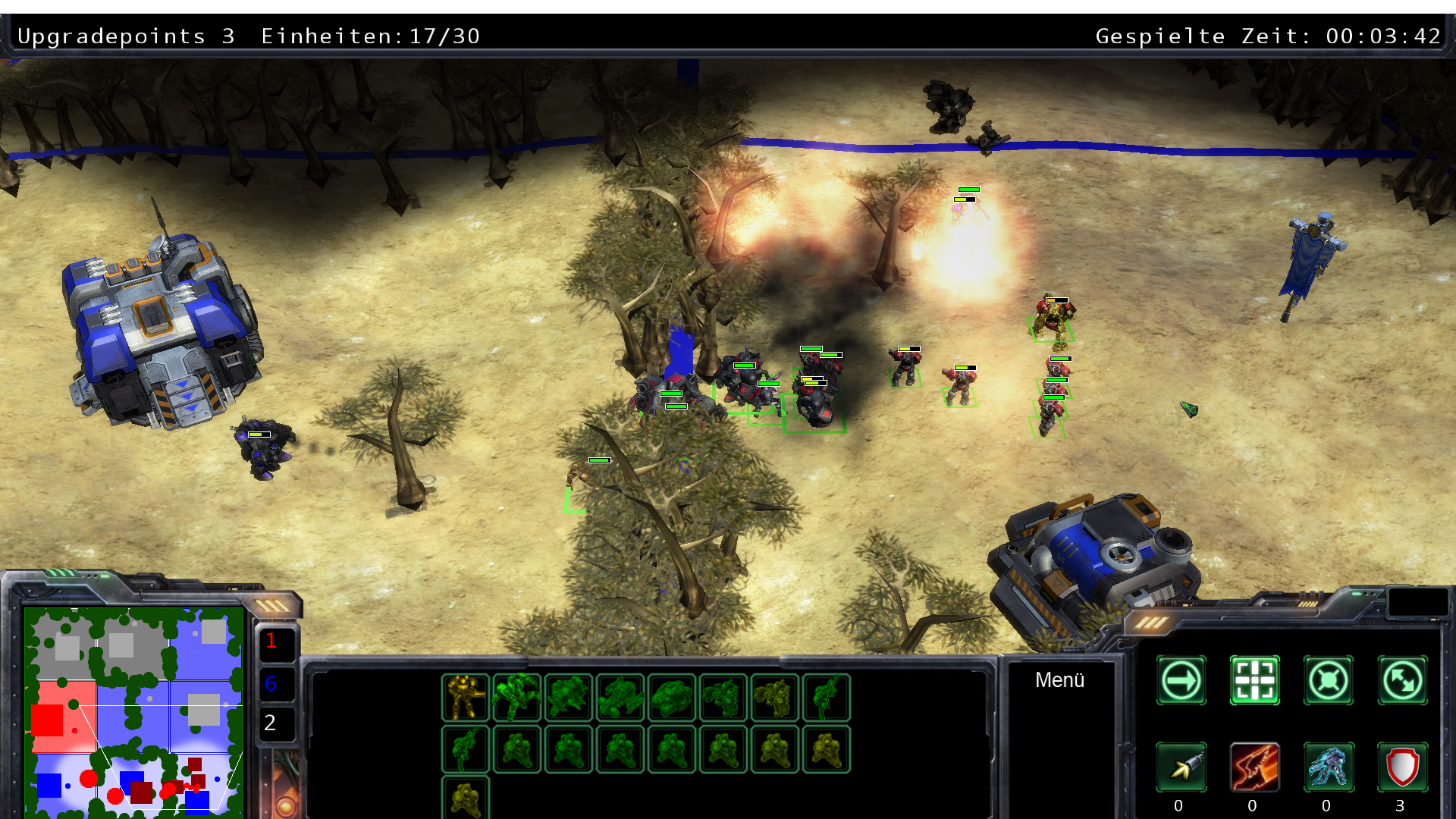Pick the rounded tank unit portrait
The image size is (1456, 819).
coord(672,698)
